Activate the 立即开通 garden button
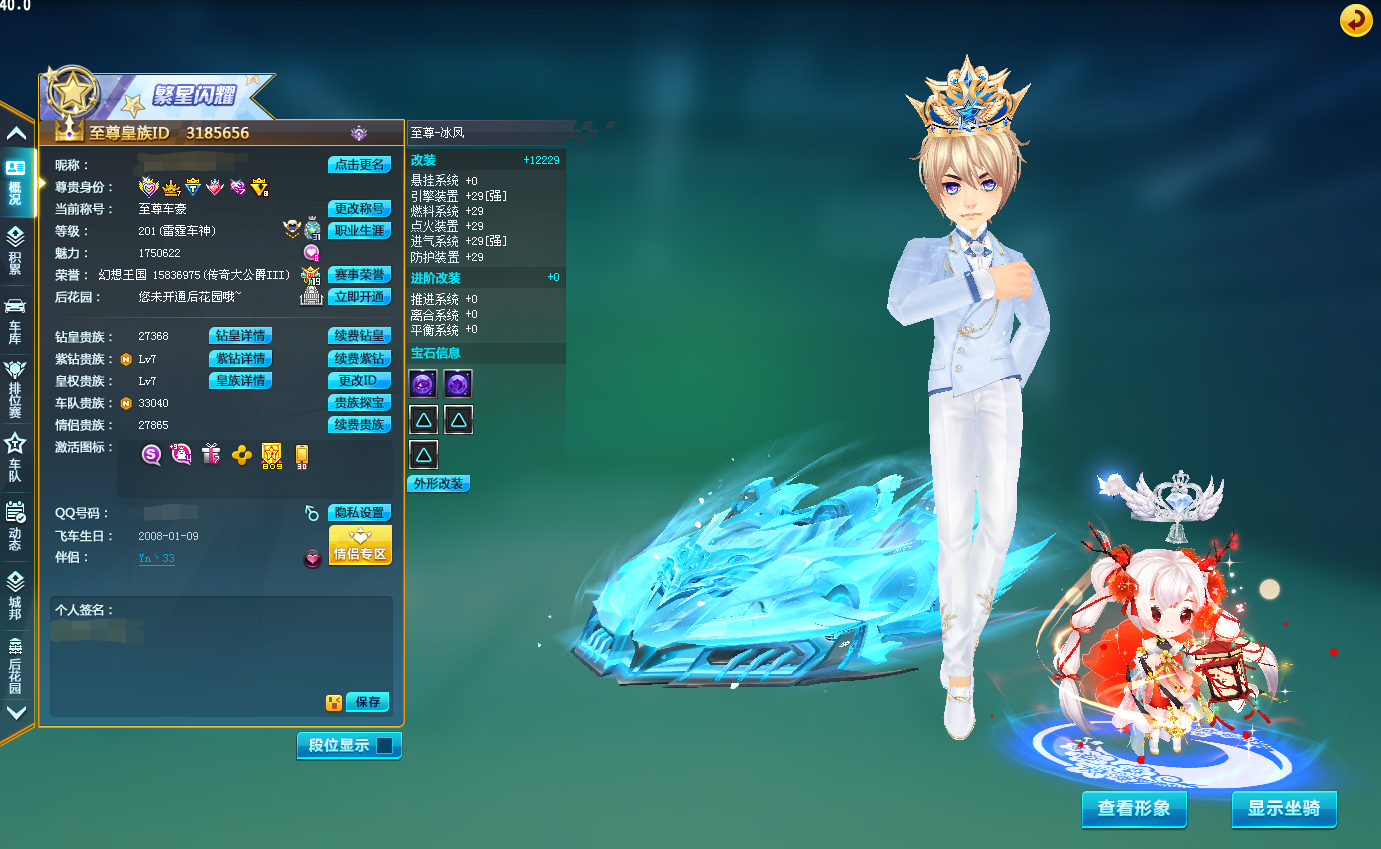1381x849 pixels. tap(359, 297)
